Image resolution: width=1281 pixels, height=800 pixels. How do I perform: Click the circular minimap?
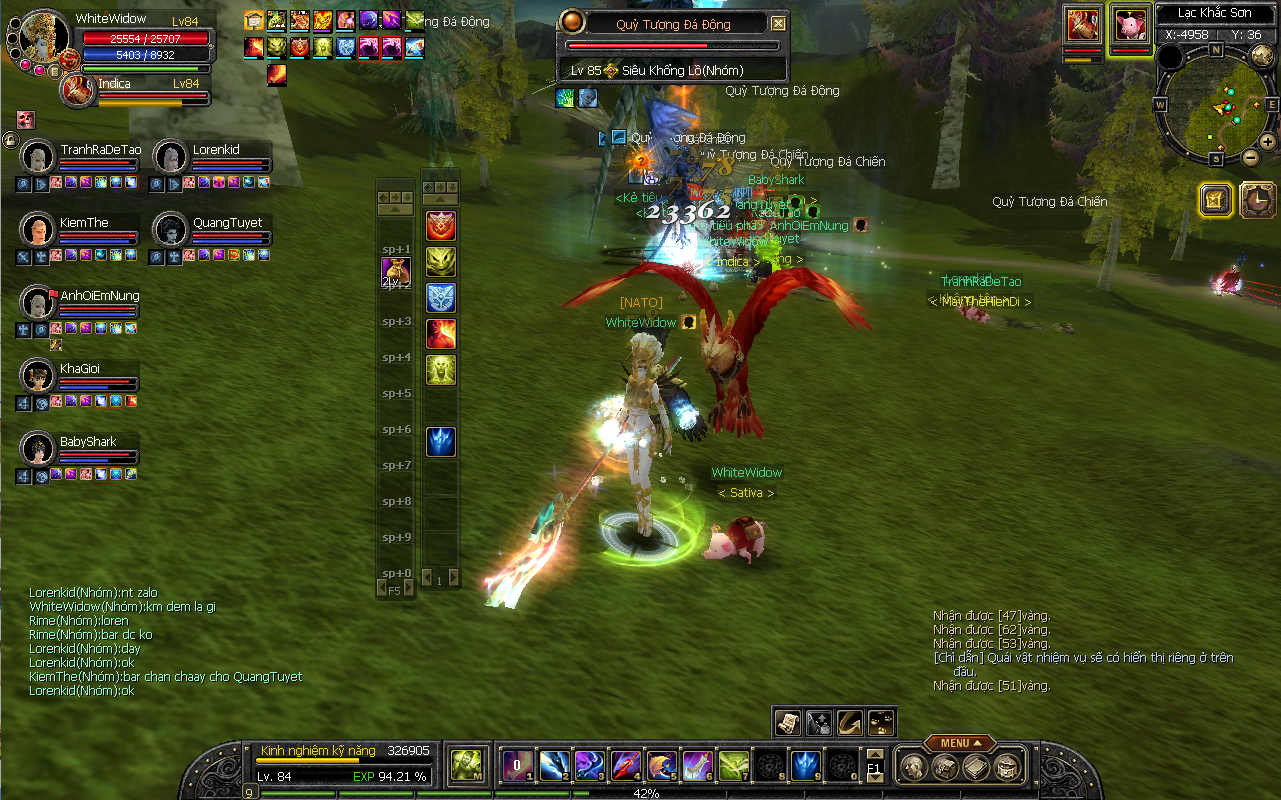pyautogui.click(x=1216, y=104)
